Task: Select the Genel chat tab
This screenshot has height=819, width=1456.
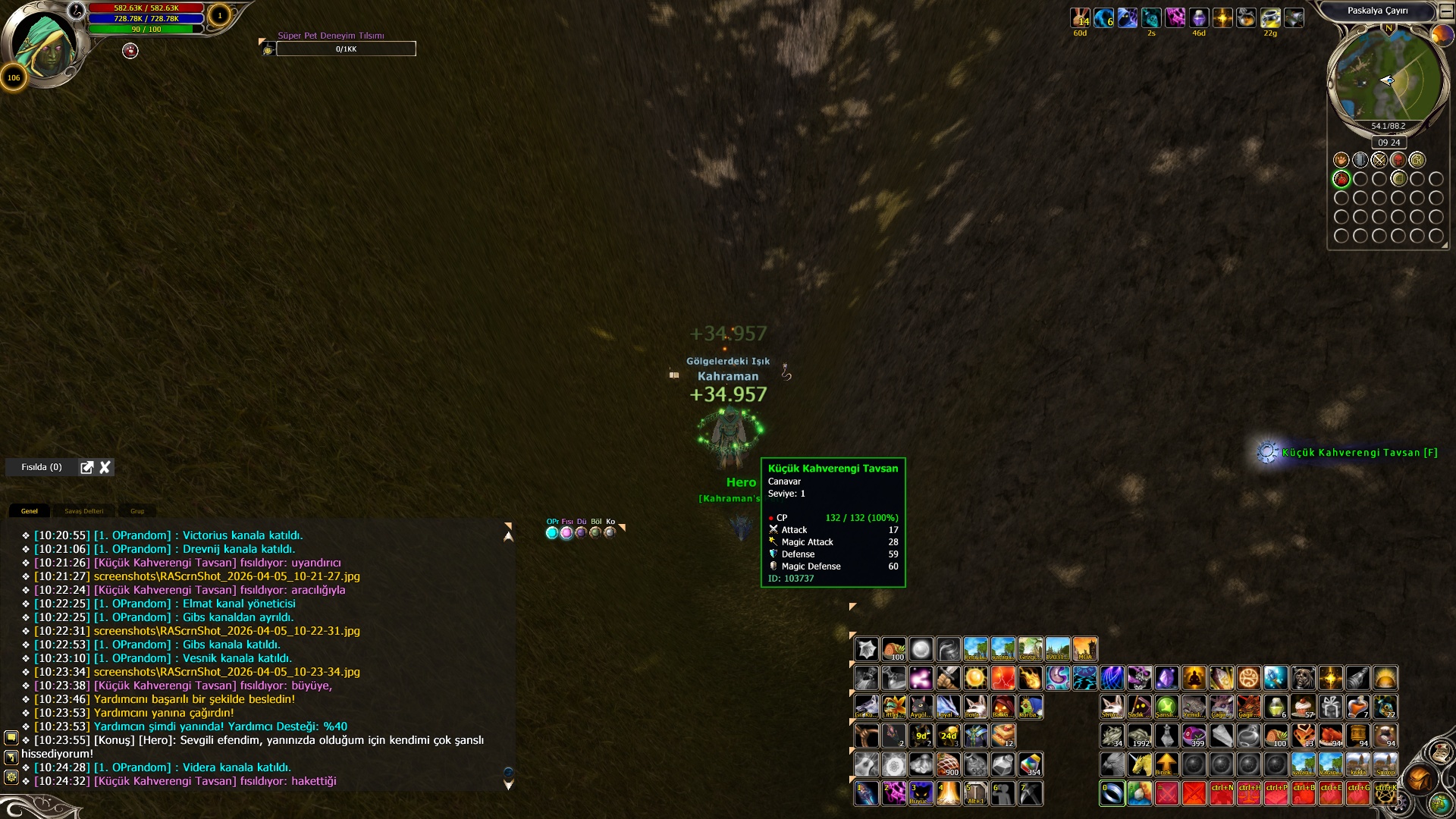Action: pos(30,511)
